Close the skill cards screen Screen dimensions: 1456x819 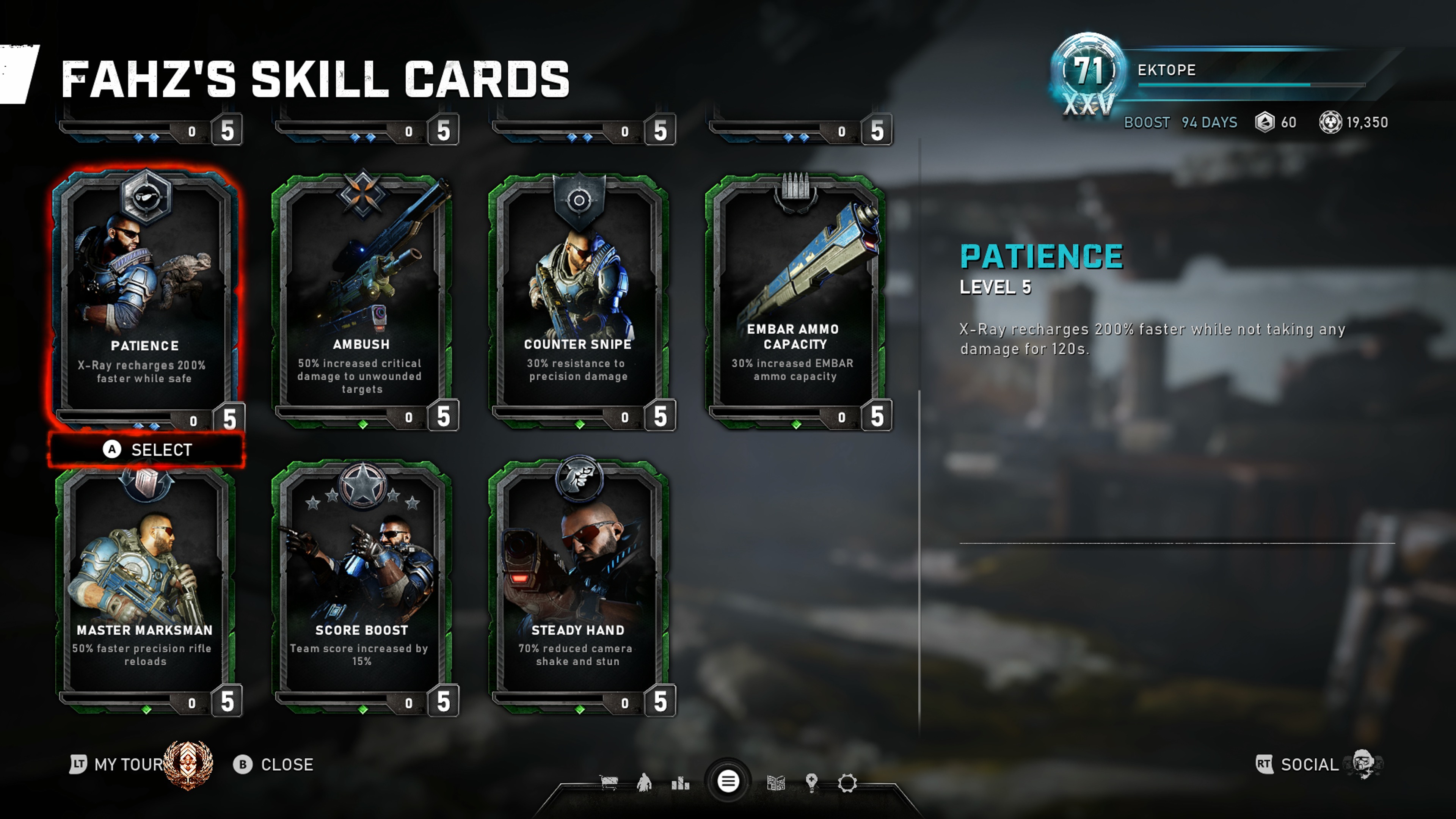[274, 764]
